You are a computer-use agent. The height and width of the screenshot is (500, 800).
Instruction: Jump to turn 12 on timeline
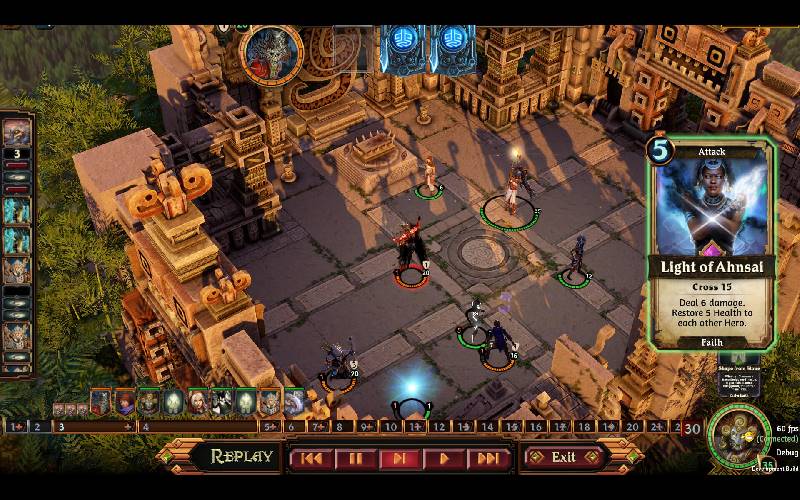(x=440, y=426)
